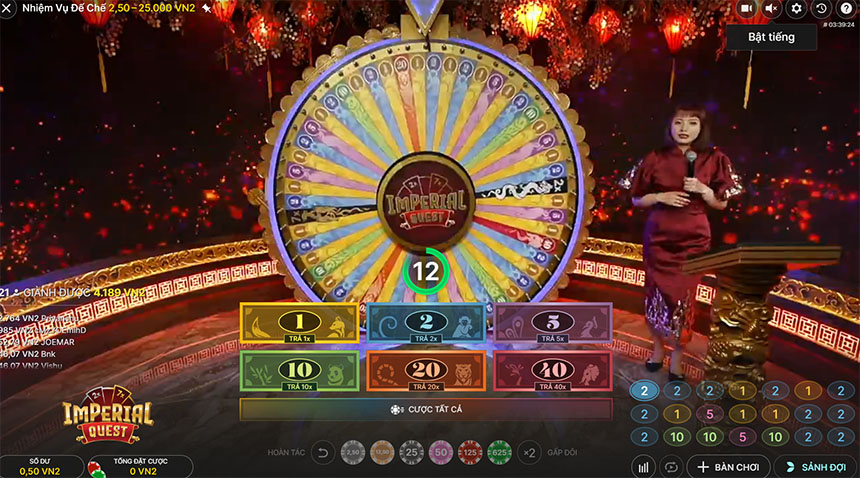Image resolution: width=860 pixels, height=478 pixels.
Task: Show the statistics bar chart panel
Action: 644,466
